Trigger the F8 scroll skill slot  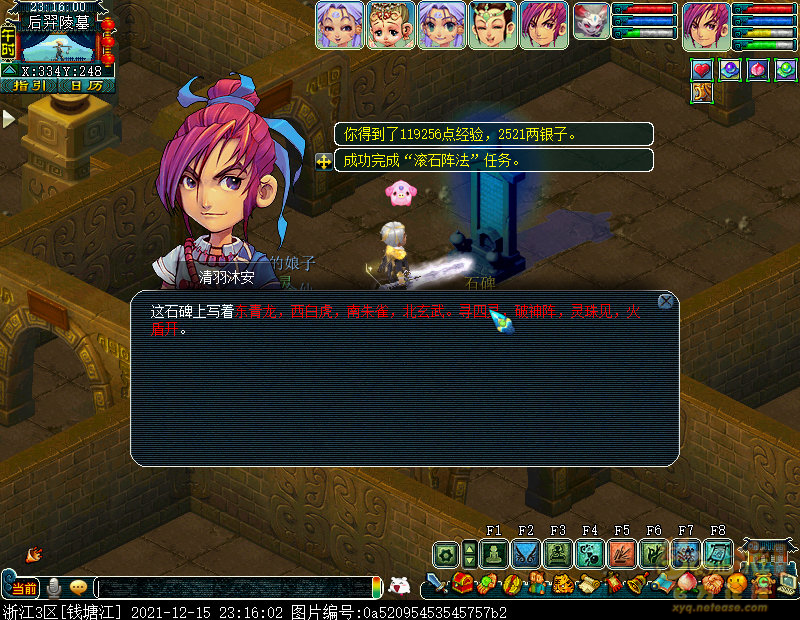[718, 553]
